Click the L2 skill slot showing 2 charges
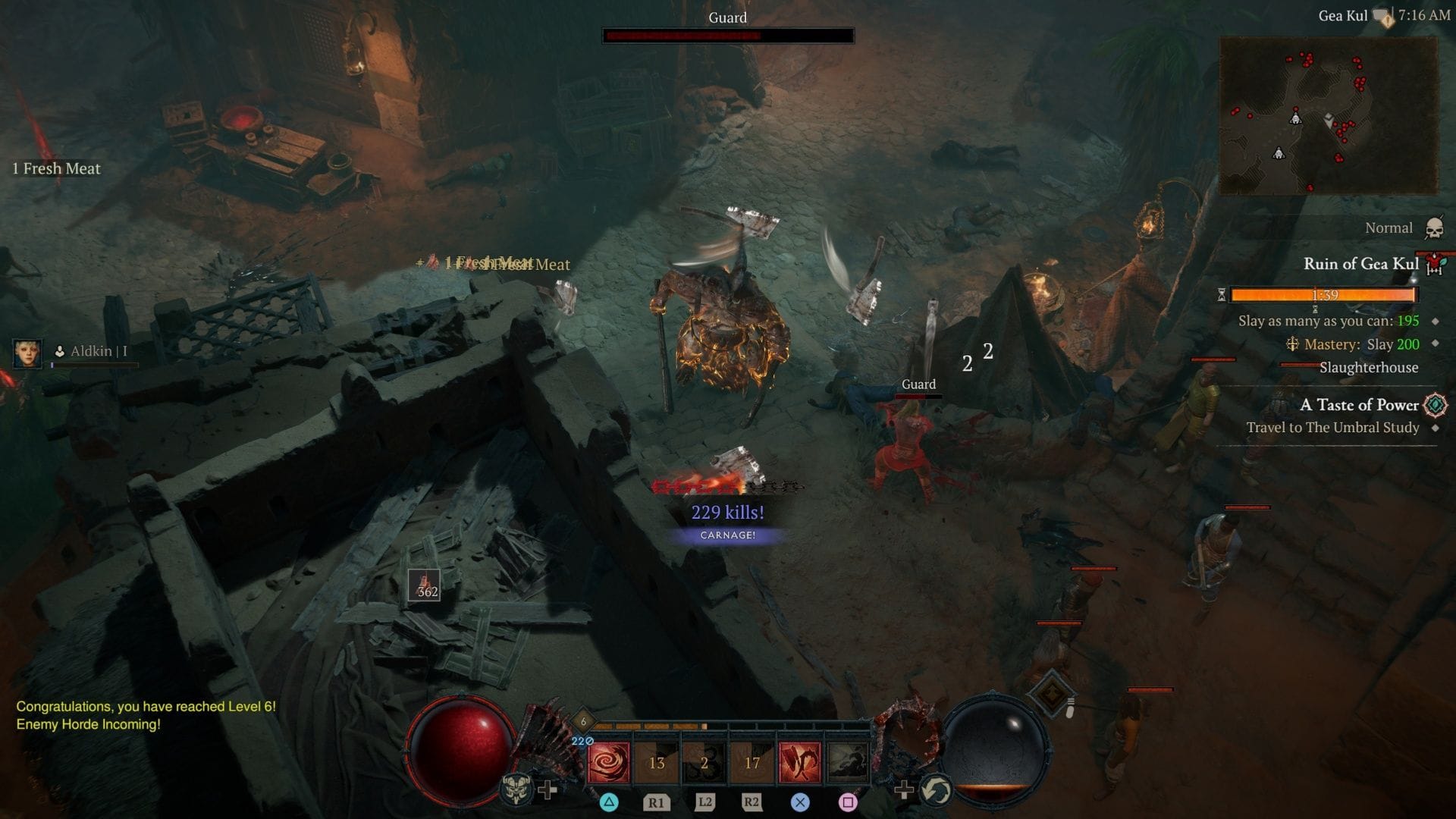This screenshot has height=819, width=1456. click(704, 761)
